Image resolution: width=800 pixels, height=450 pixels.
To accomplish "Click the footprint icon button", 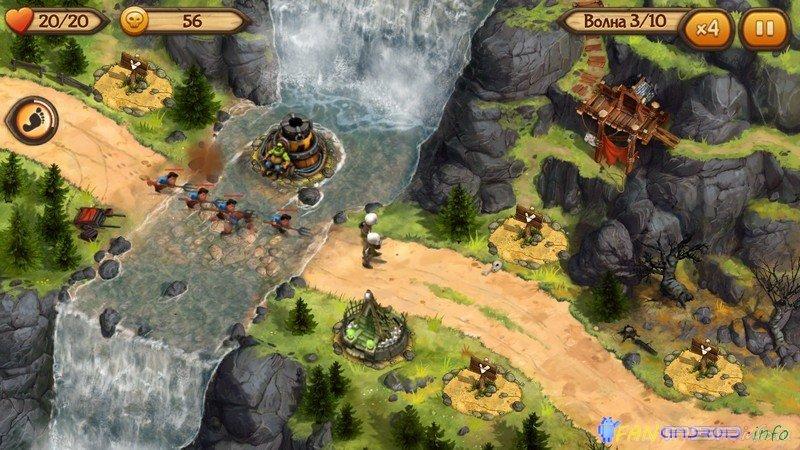I will [31, 122].
